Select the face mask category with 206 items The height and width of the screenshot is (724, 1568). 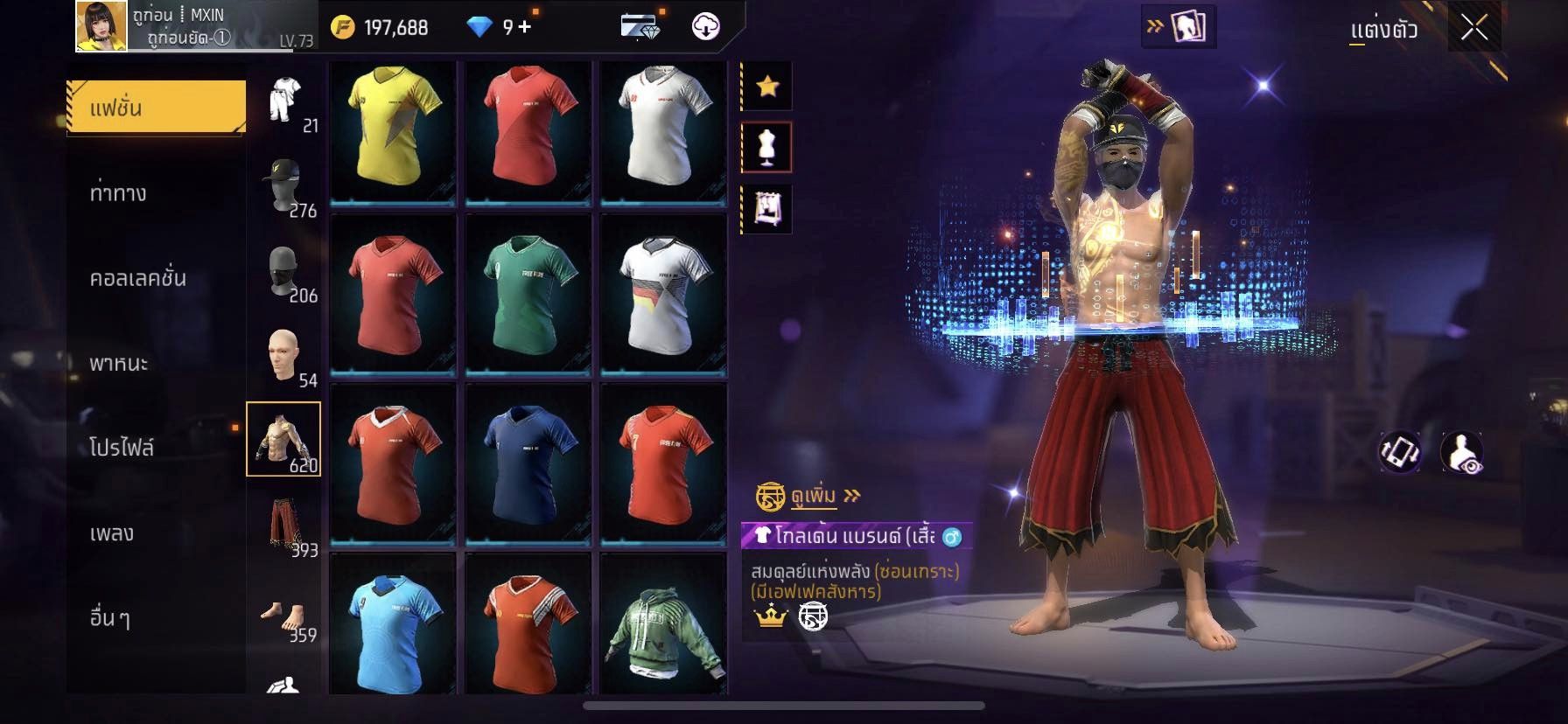[284, 270]
